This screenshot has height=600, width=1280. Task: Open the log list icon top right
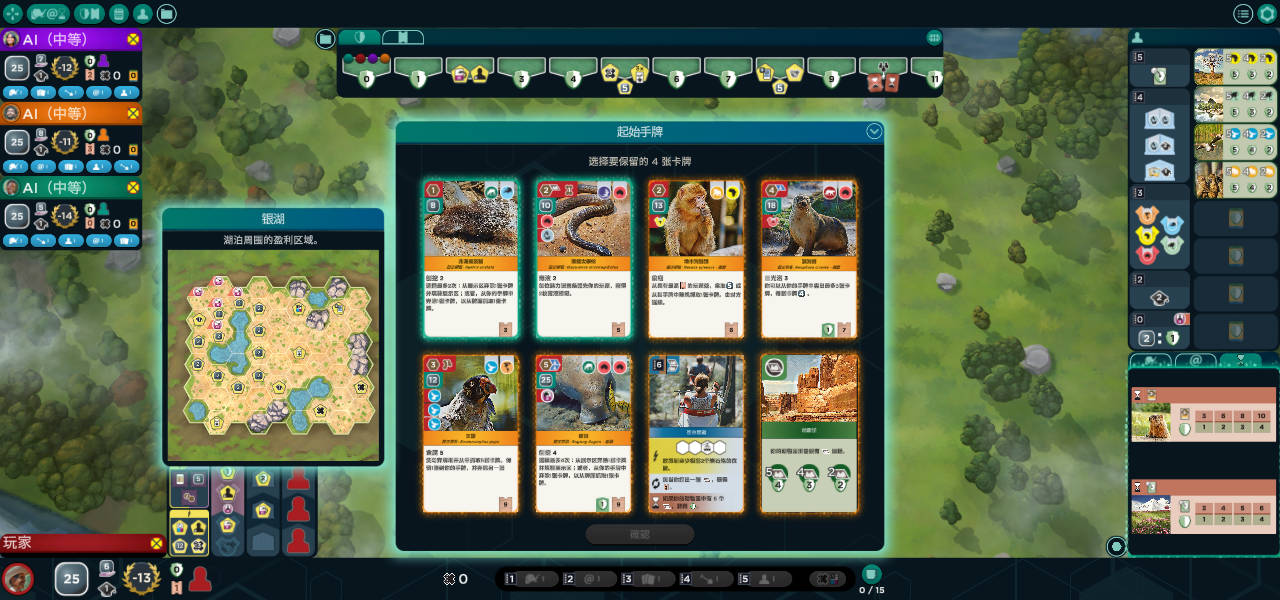[1243, 14]
